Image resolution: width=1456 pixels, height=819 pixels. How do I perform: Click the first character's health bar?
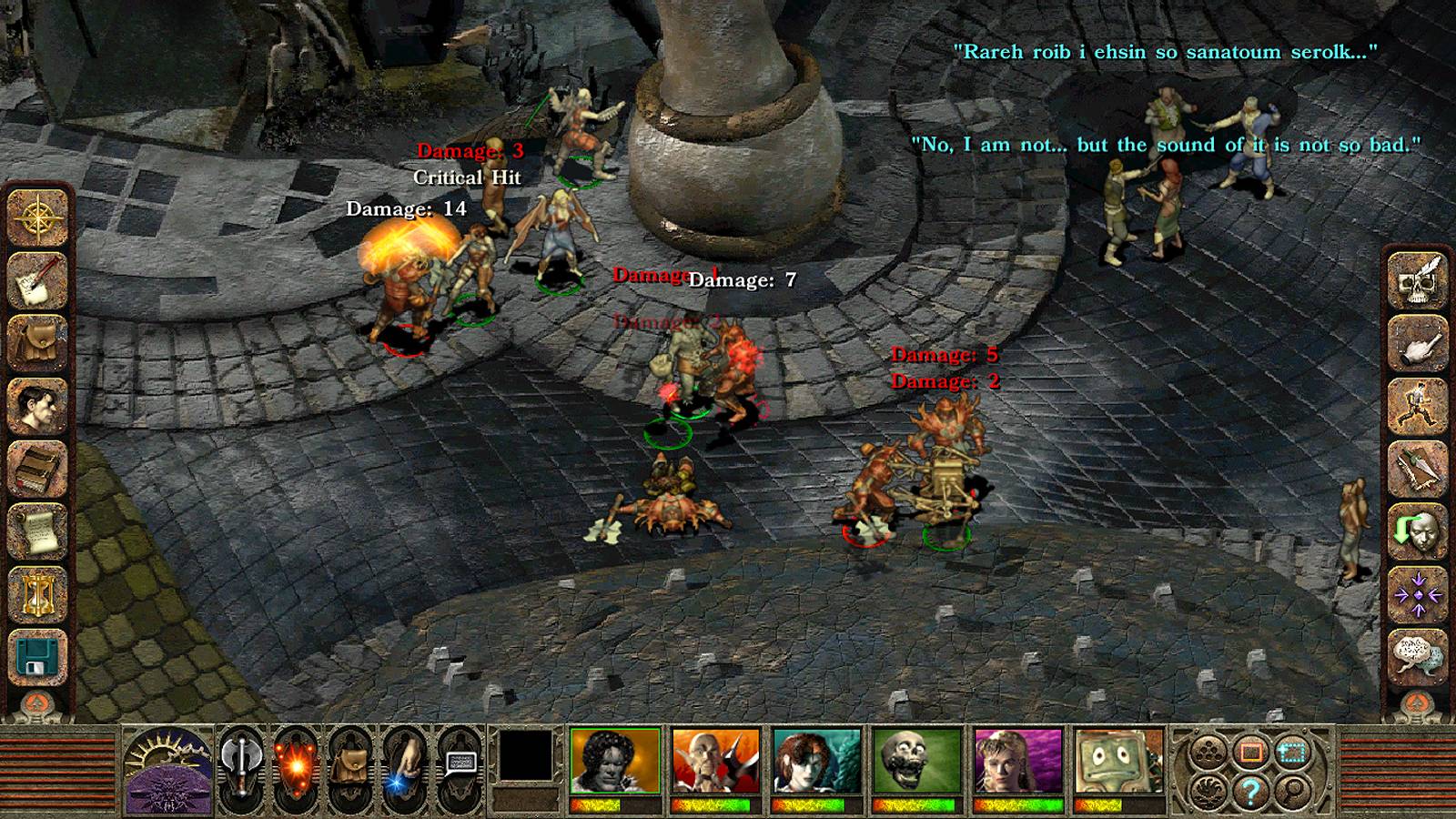pos(613,804)
